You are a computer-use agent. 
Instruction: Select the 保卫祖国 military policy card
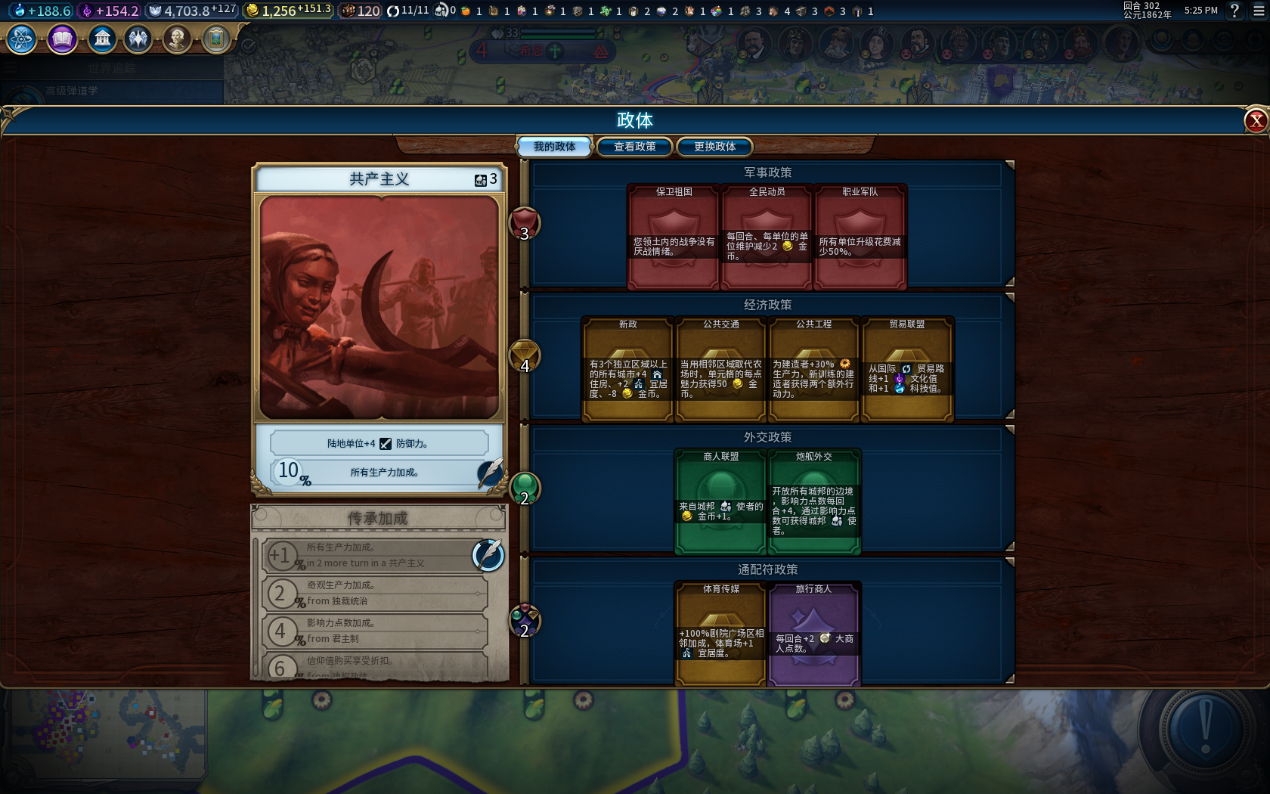tap(673, 237)
